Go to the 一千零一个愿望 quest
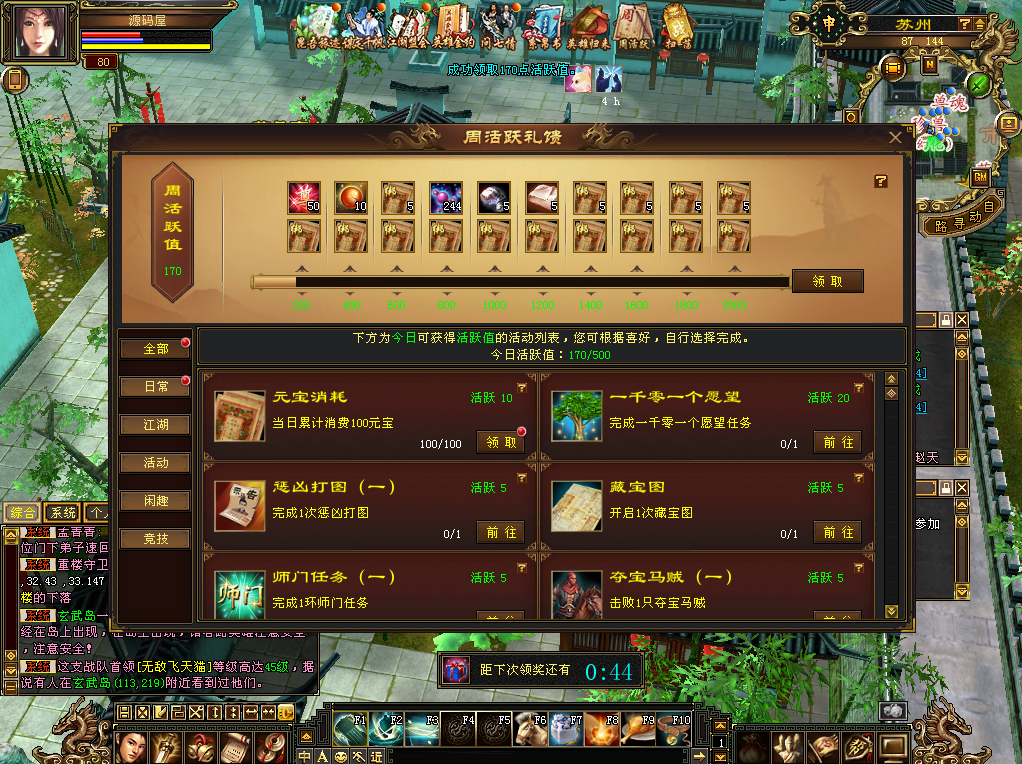This screenshot has height=764, width=1022. (837, 442)
